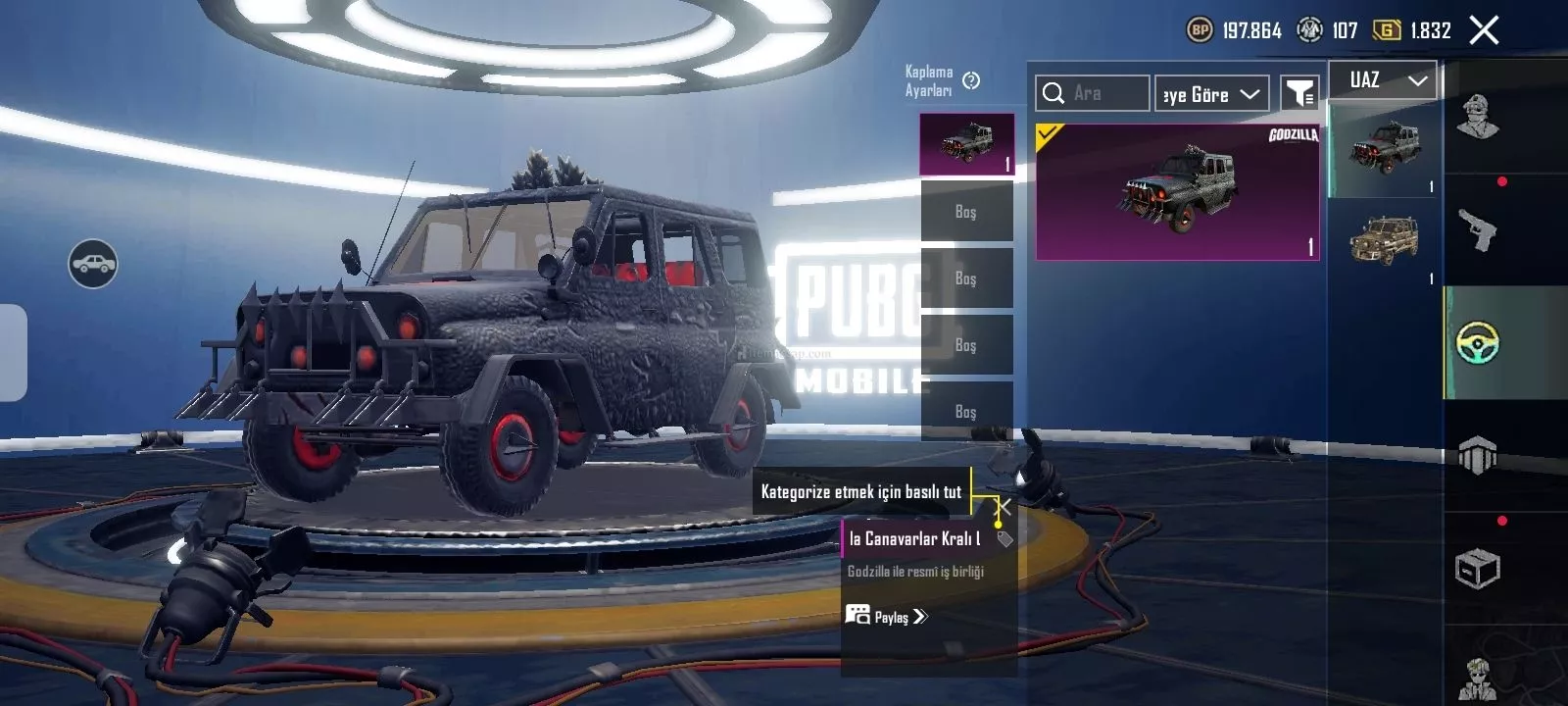Viewport: 1568px width, 706px height.
Task: Toggle the car view button on left
Action: (x=93, y=264)
